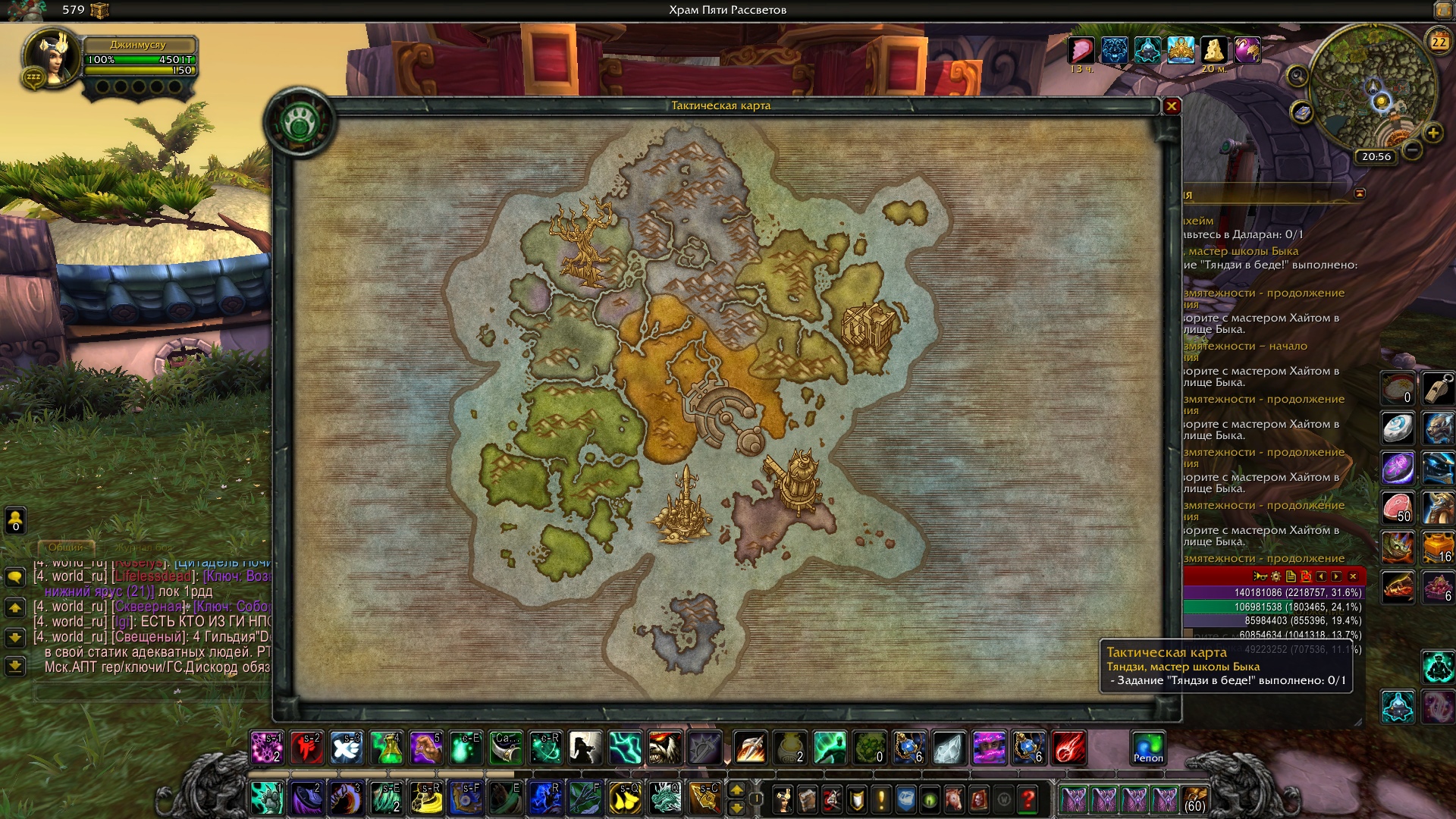Select the cheese buff icon
The width and height of the screenshot is (1456, 819).
tap(1214, 50)
